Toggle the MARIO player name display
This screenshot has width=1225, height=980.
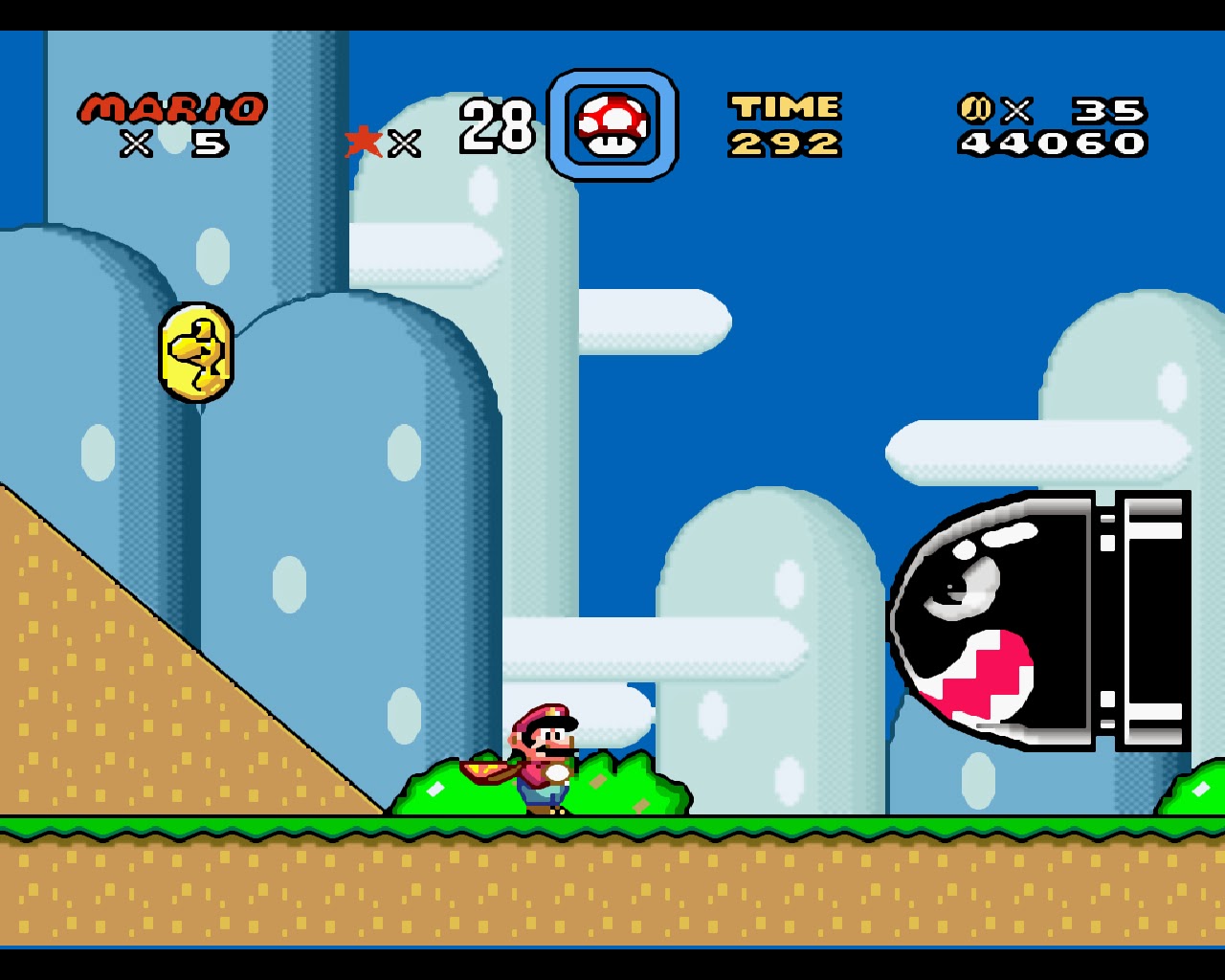(172, 107)
